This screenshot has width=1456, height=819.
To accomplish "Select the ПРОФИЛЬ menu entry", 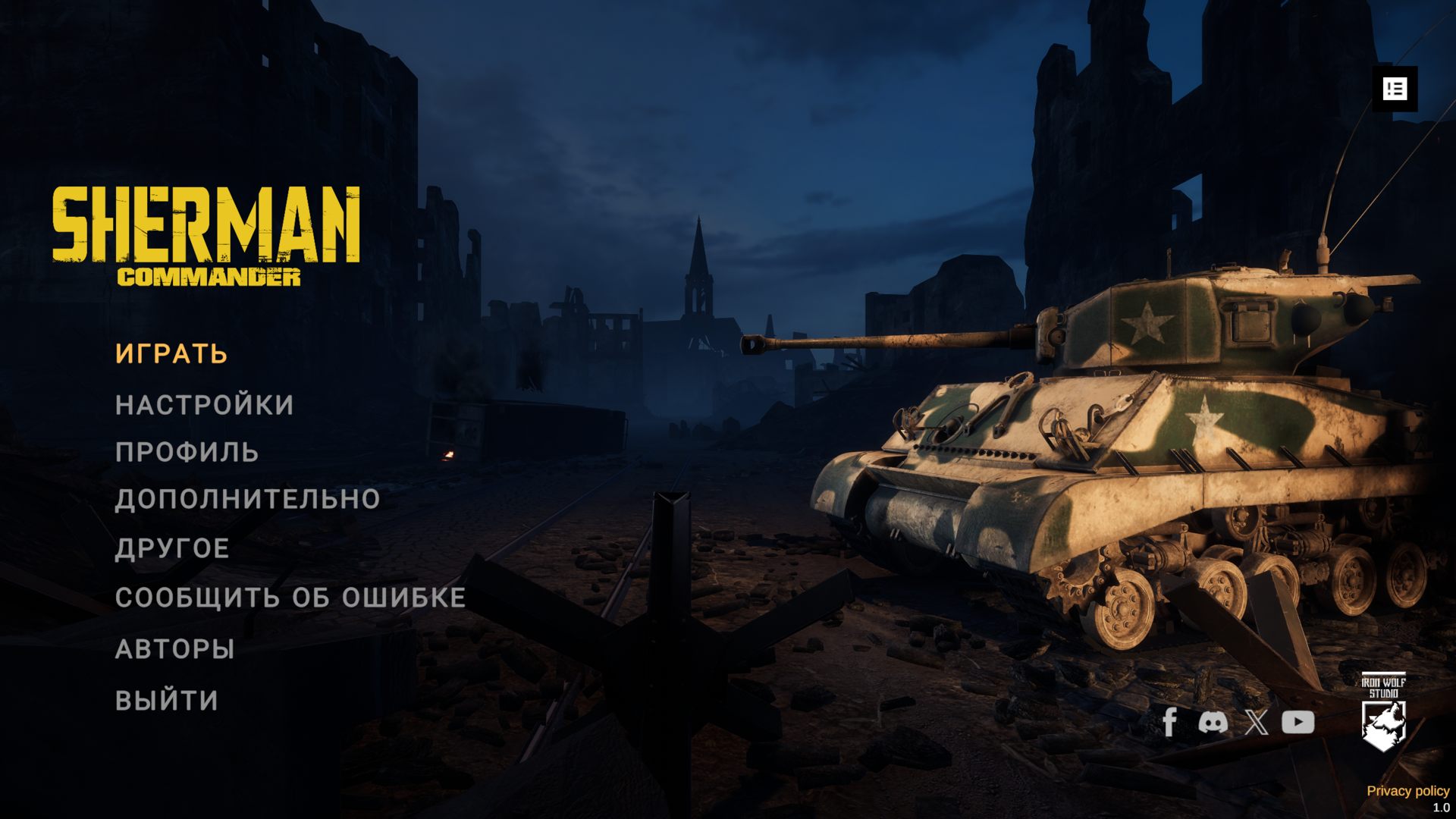I will [187, 452].
